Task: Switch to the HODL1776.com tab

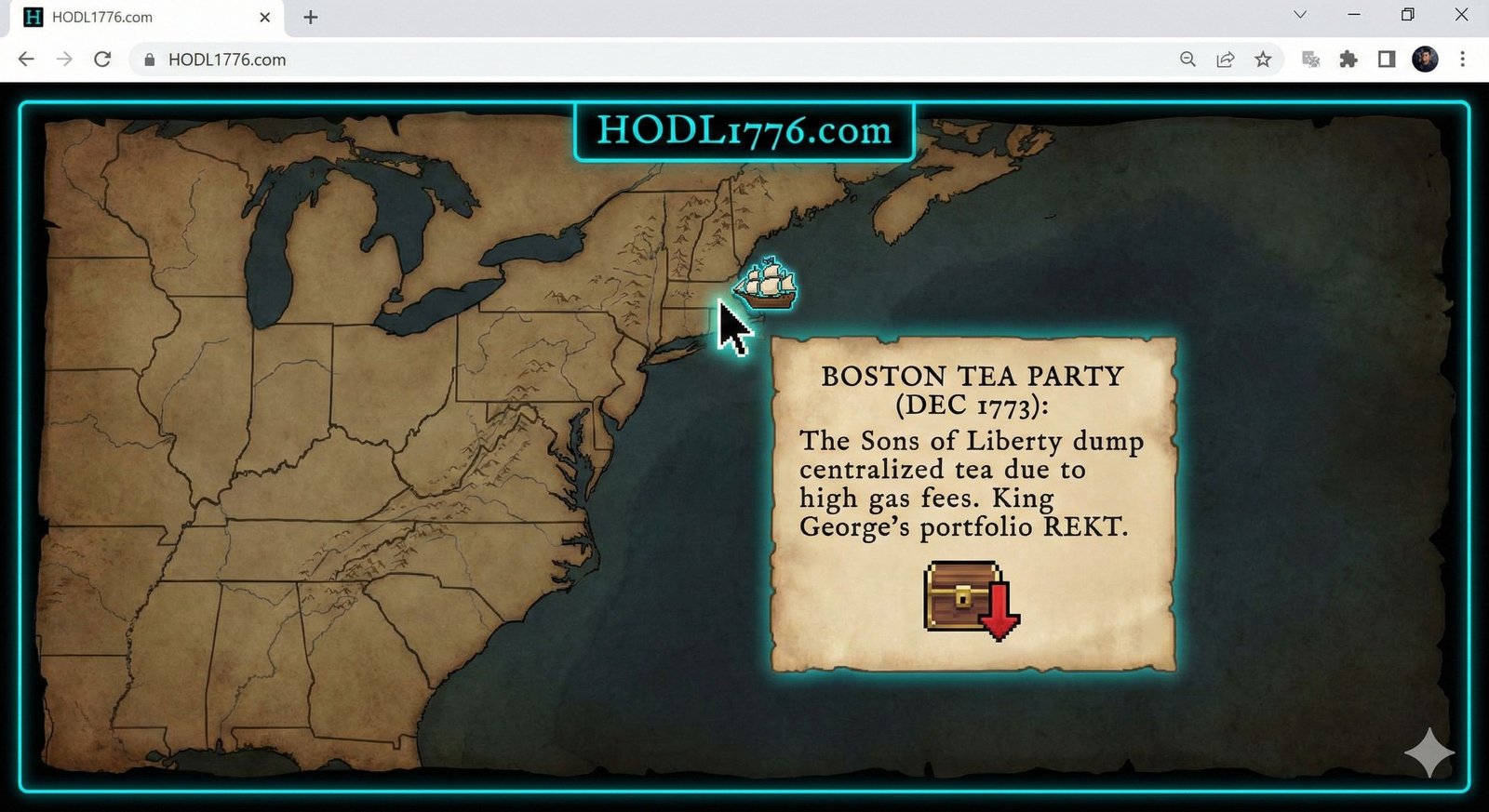Action: [140, 16]
